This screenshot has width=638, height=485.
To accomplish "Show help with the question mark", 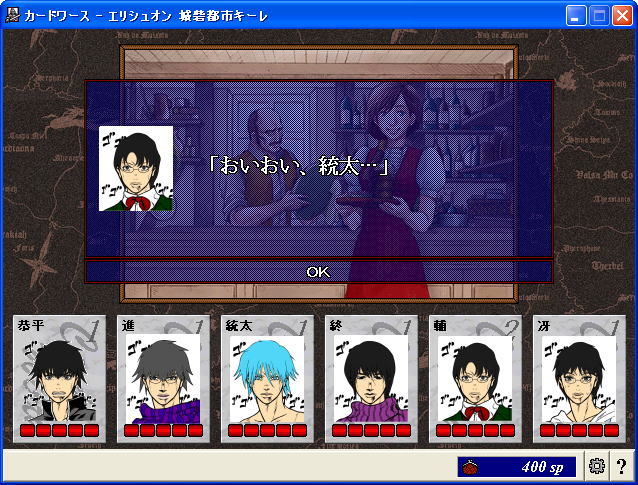I will coord(621,466).
